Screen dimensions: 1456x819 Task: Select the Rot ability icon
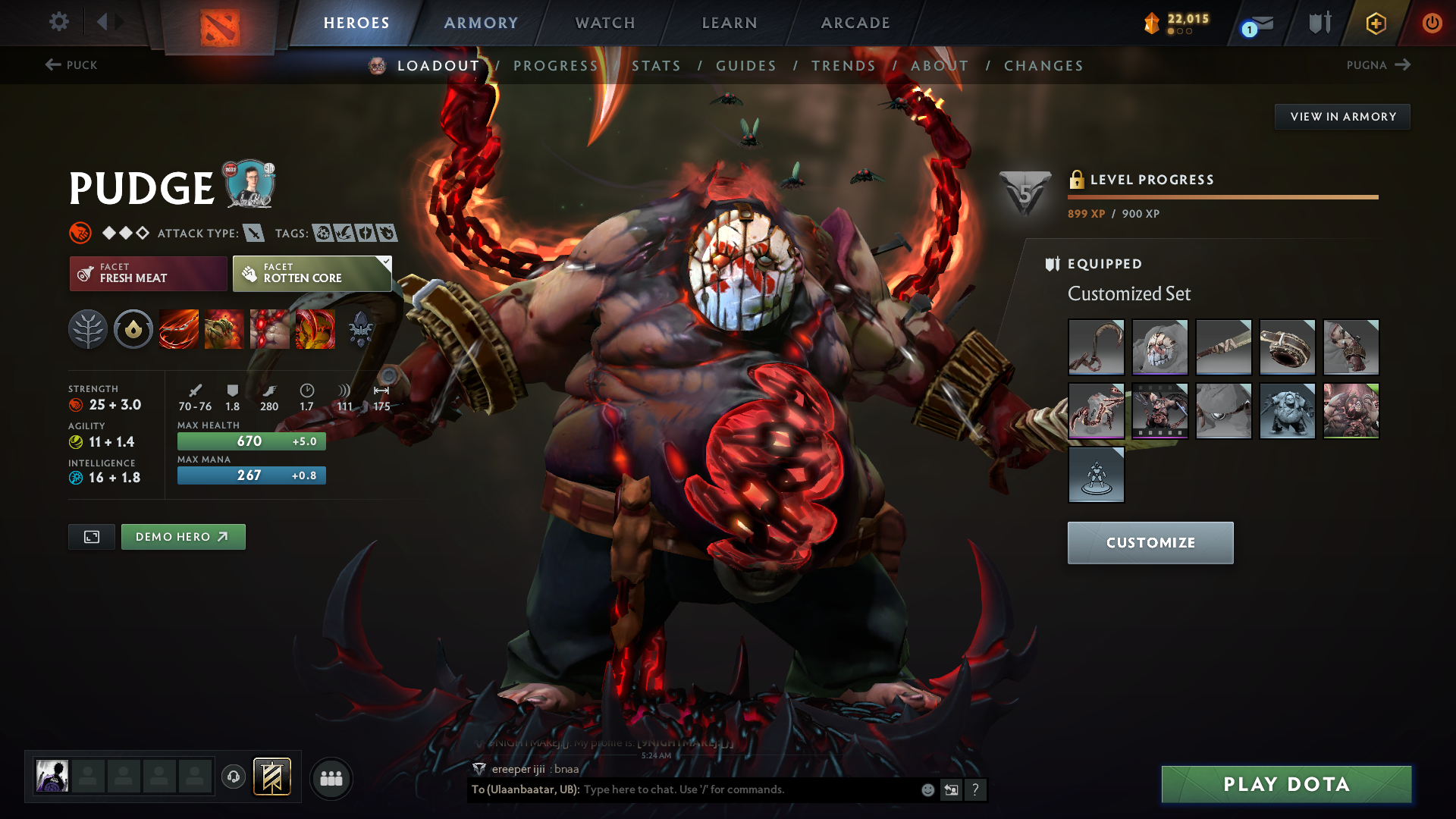point(224,329)
